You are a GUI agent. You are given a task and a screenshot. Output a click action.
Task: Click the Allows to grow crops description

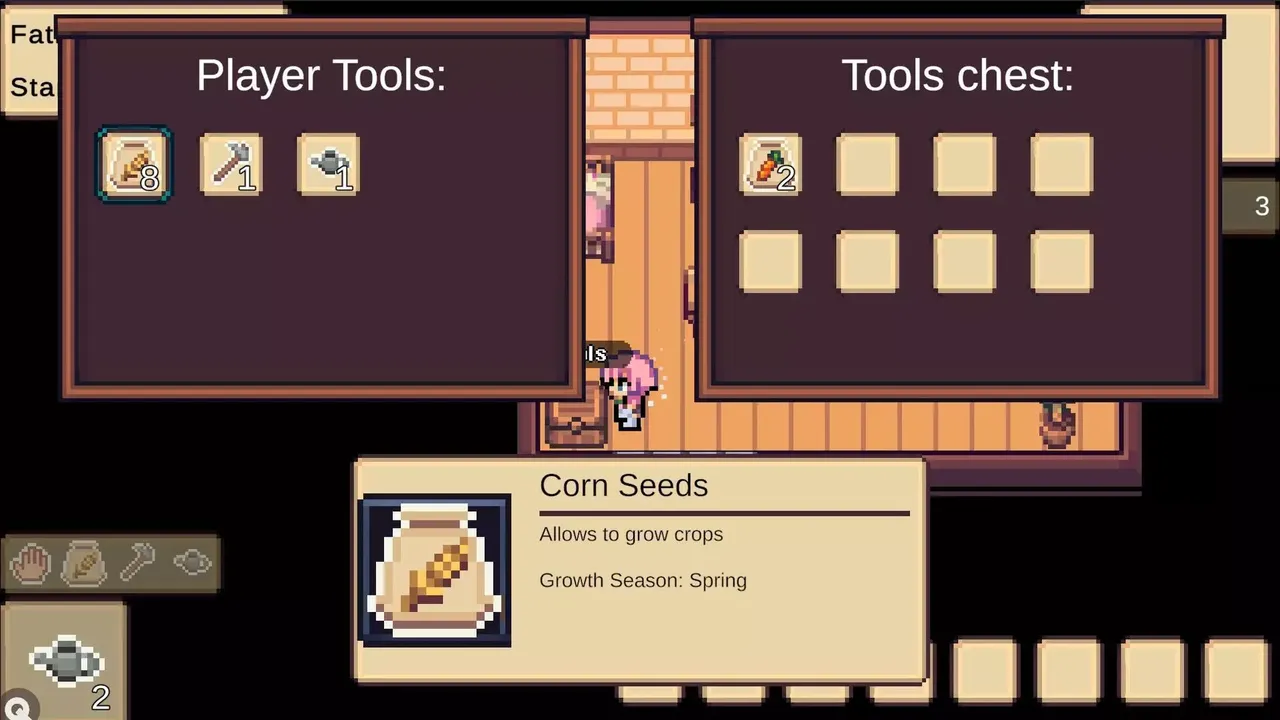pos(631,534)
